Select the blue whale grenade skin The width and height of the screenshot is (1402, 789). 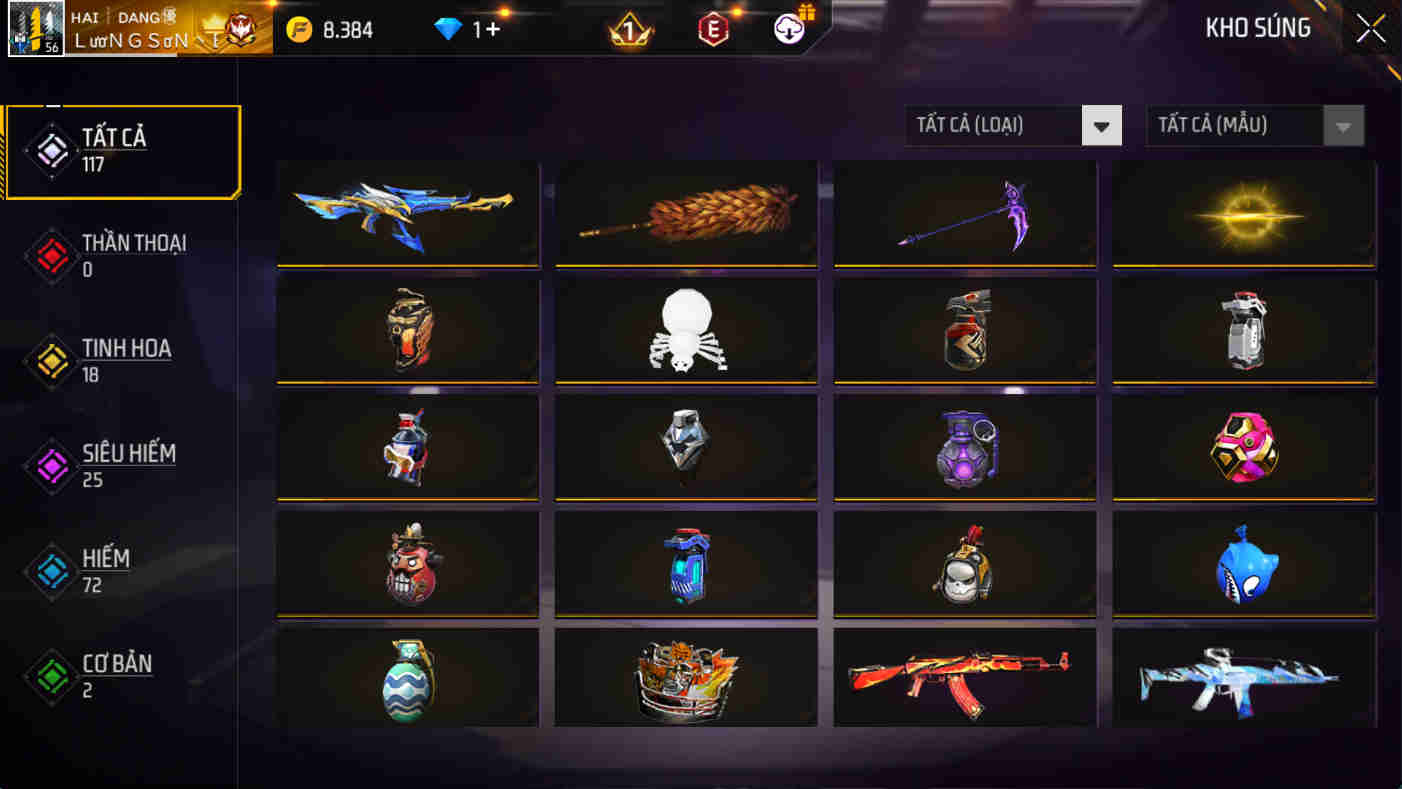point(1243,562)
